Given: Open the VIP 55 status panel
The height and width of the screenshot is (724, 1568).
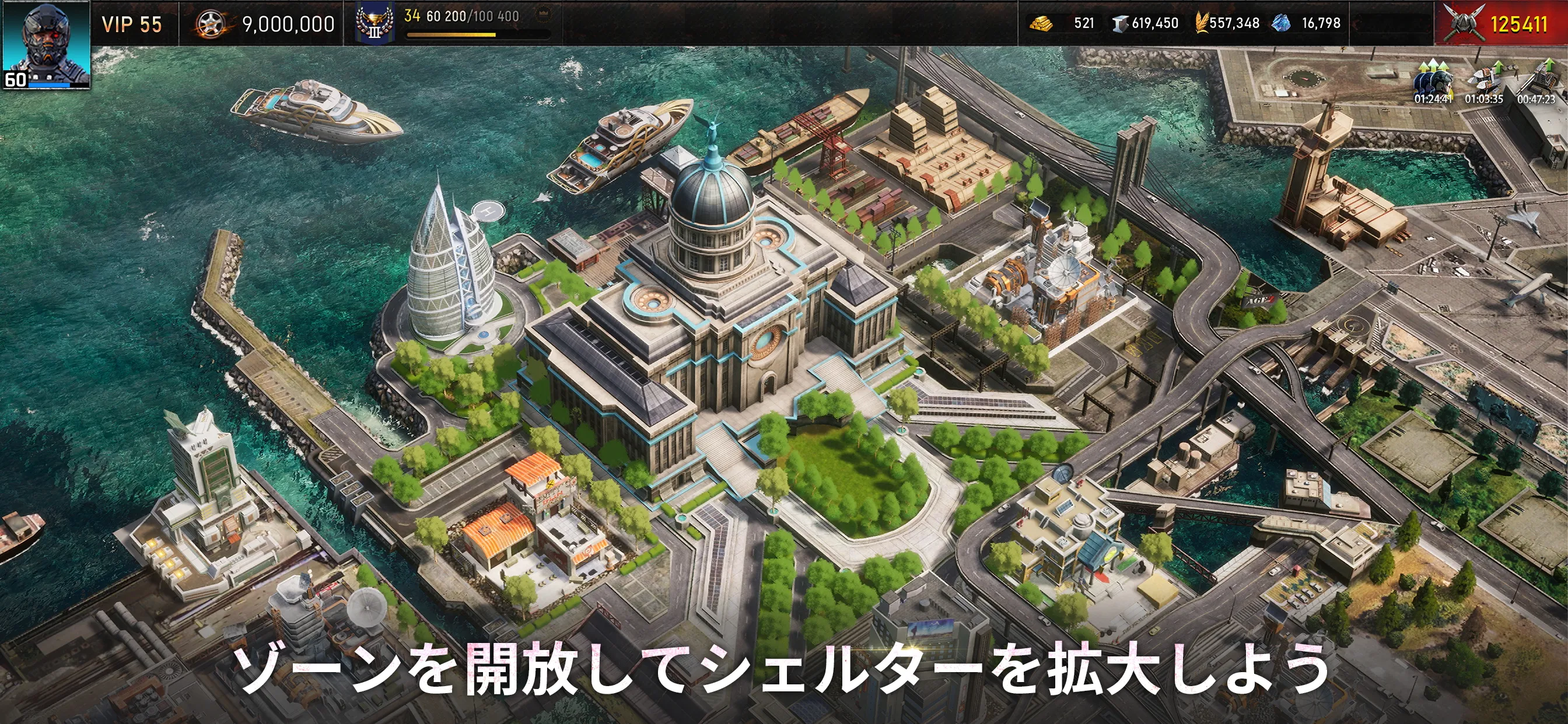Looking at the screenshot, I should coord(131,24).
